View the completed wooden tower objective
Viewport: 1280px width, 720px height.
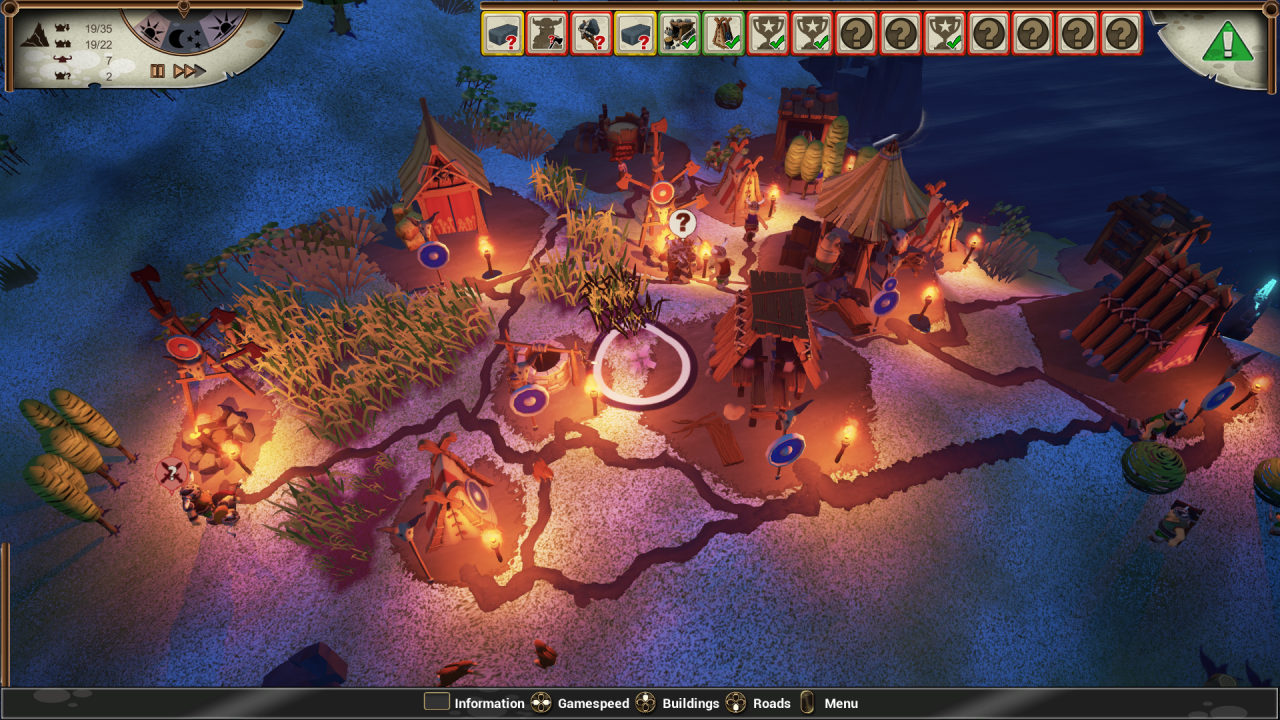[723, 33]
